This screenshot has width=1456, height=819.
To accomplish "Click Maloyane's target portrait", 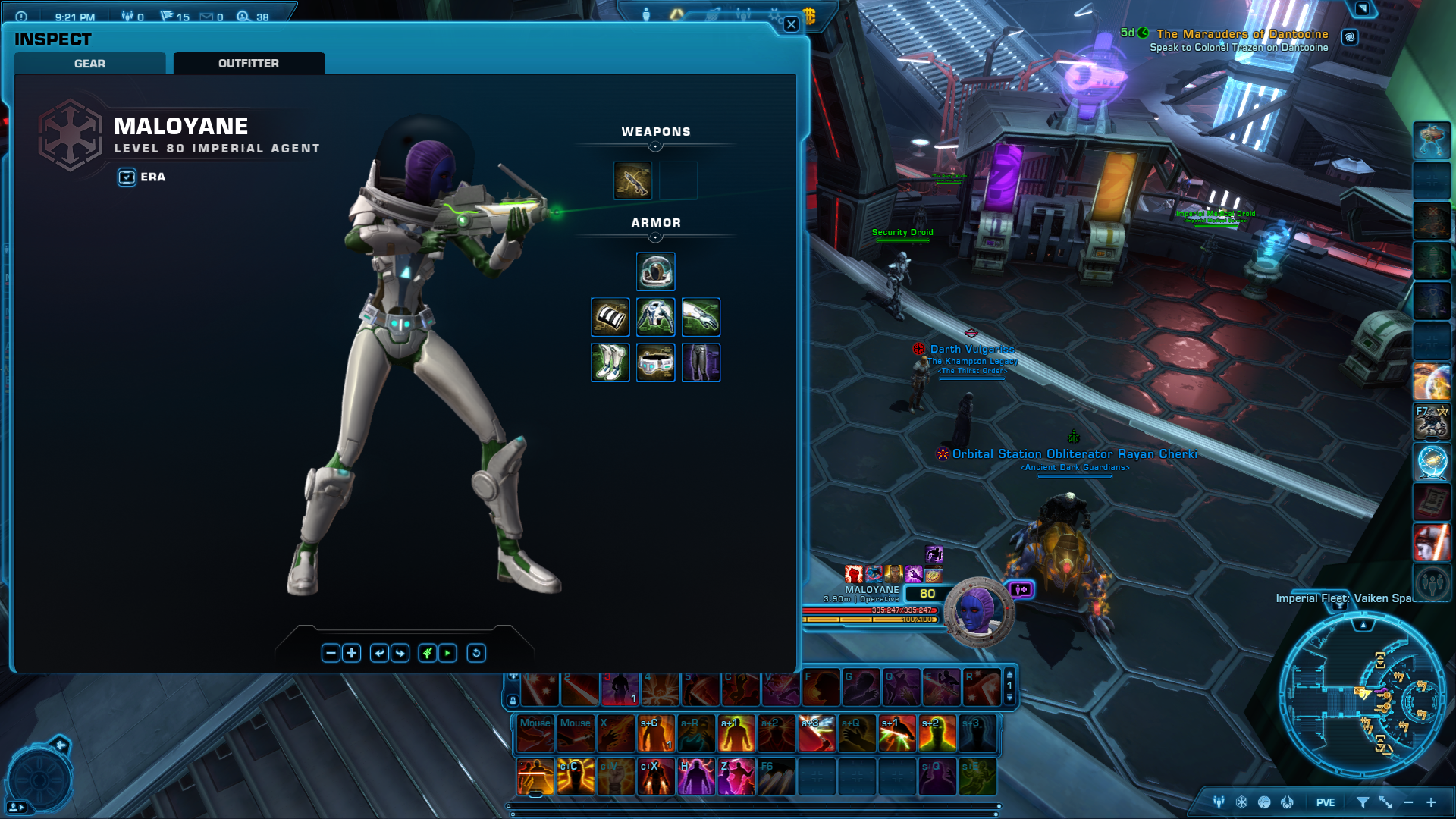I will (978, 612).
